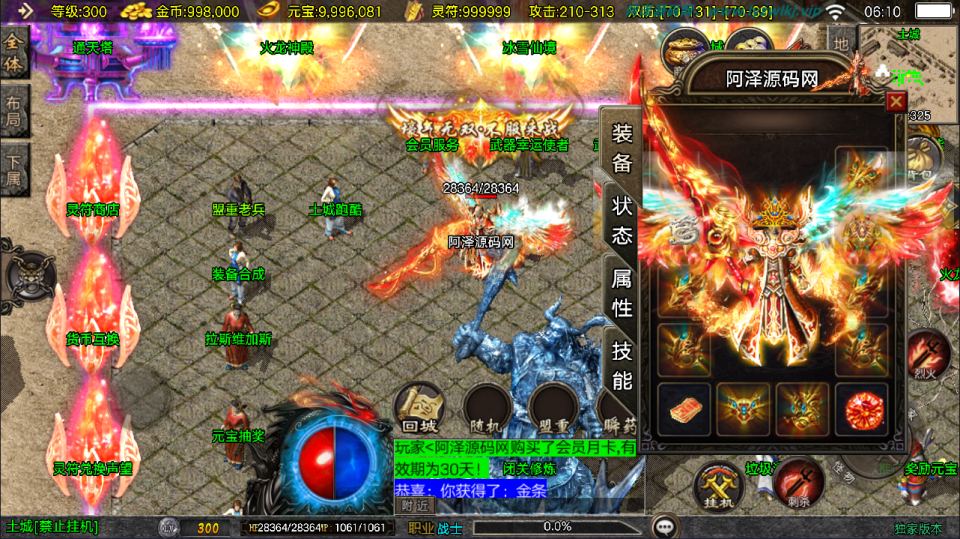Activate the 刺杀 assassinate skill
The width and height of the screenshot is (960, 539).
pyautogui.click(x=797, y=481)
